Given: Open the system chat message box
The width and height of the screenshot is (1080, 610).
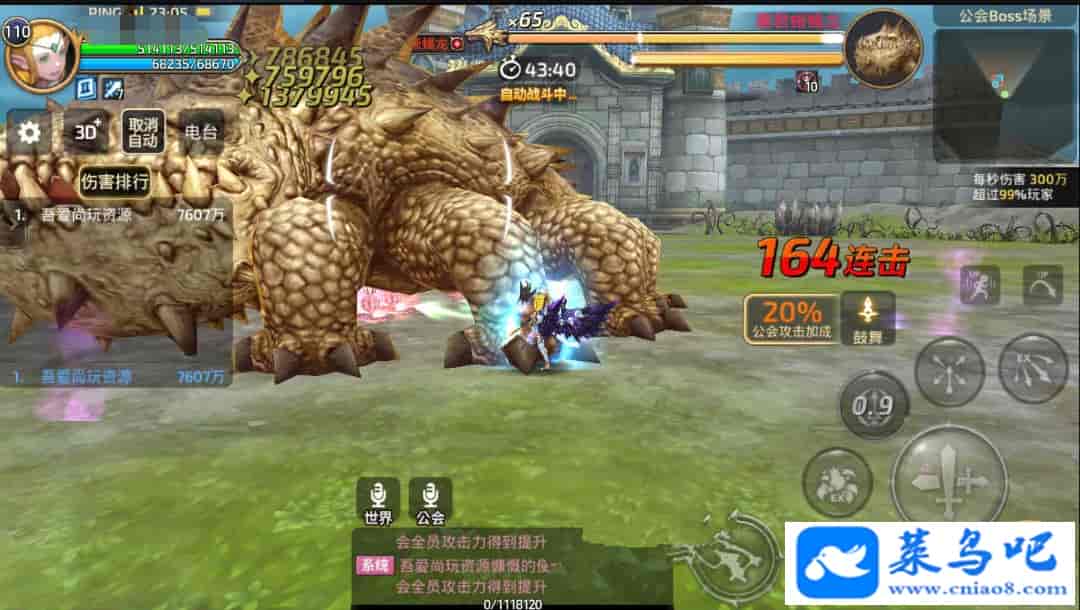Looking at the screenshot, I should coord(510,565).
